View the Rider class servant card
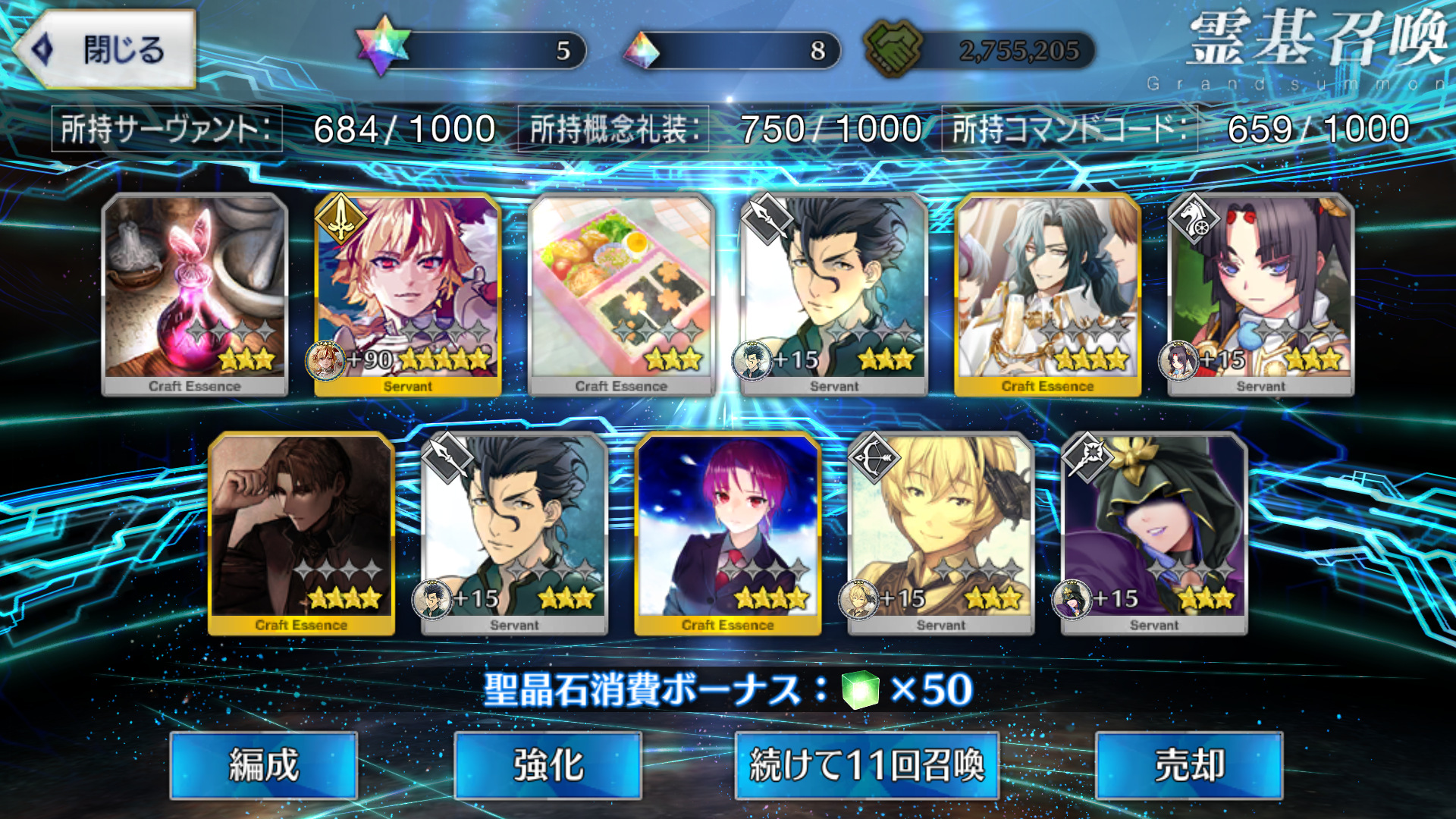Screen dimensions: 1456x819 click(x=1260, y=294)
